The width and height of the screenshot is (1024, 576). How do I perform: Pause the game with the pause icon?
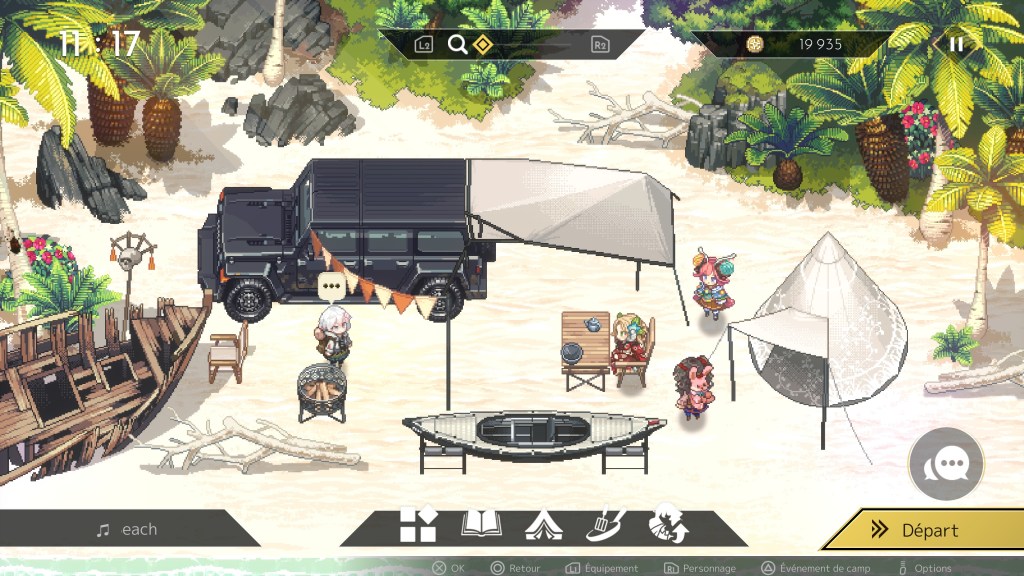[x=957, y=44]
